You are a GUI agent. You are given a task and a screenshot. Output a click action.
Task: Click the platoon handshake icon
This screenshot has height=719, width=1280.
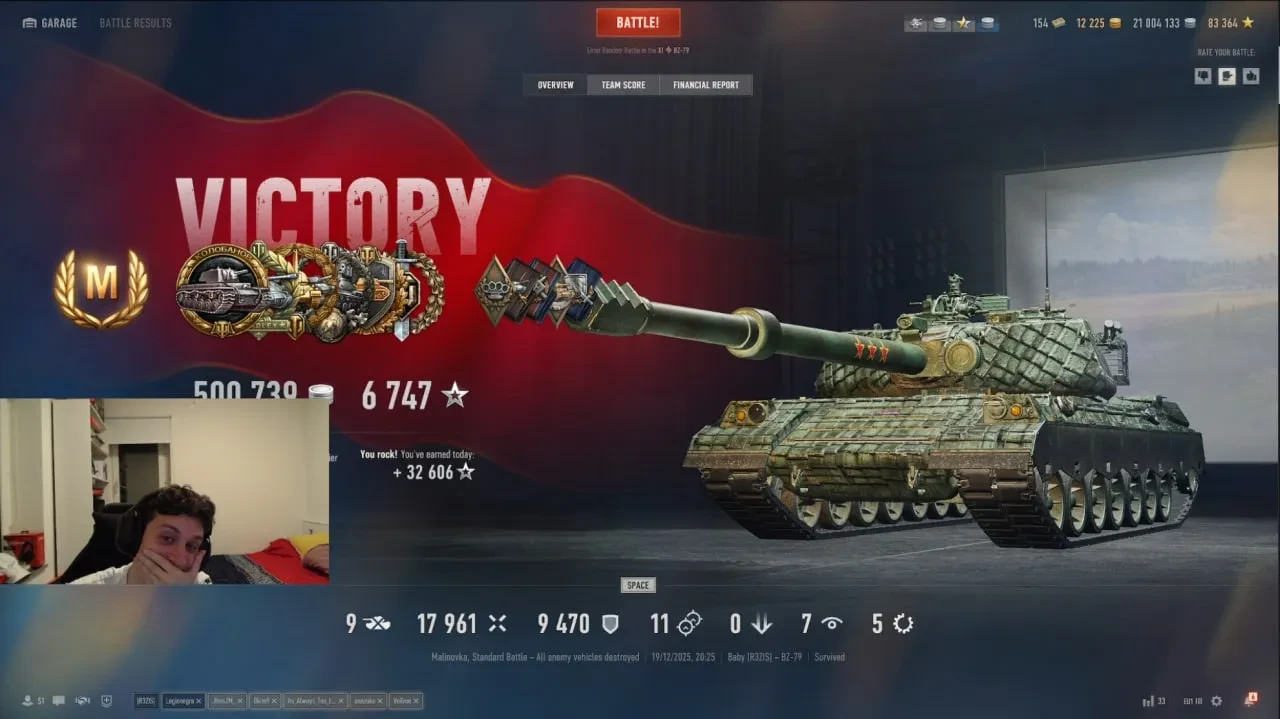(x=82, y=701)
